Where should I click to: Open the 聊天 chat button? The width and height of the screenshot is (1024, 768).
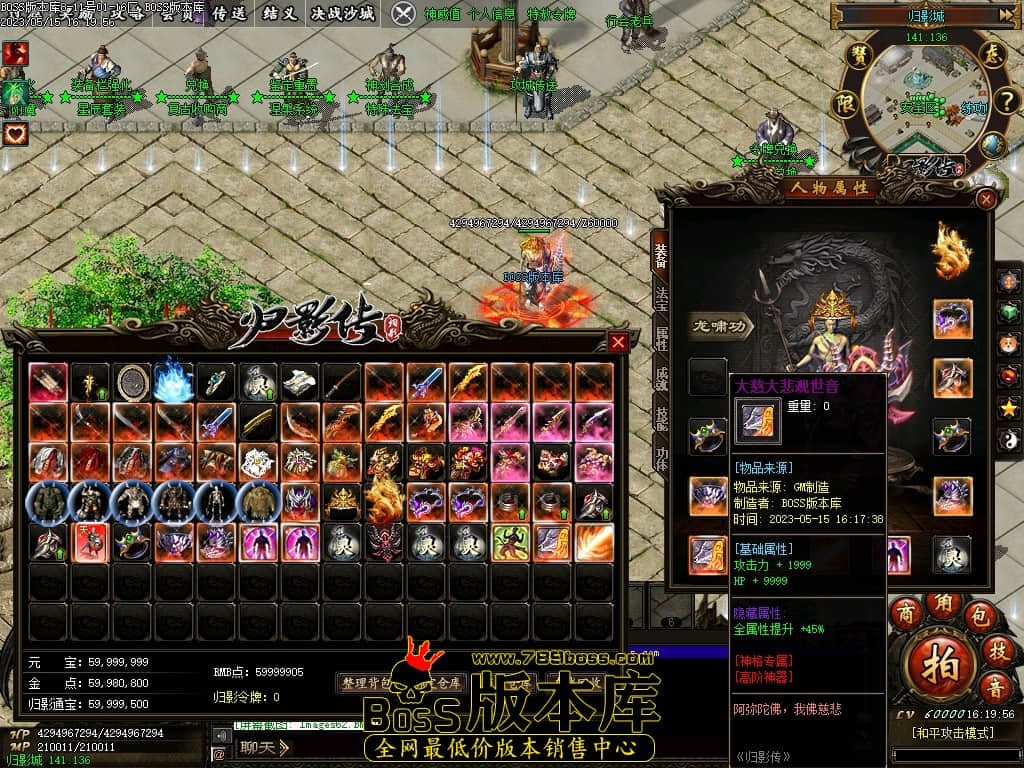click(x=263, y=746)
